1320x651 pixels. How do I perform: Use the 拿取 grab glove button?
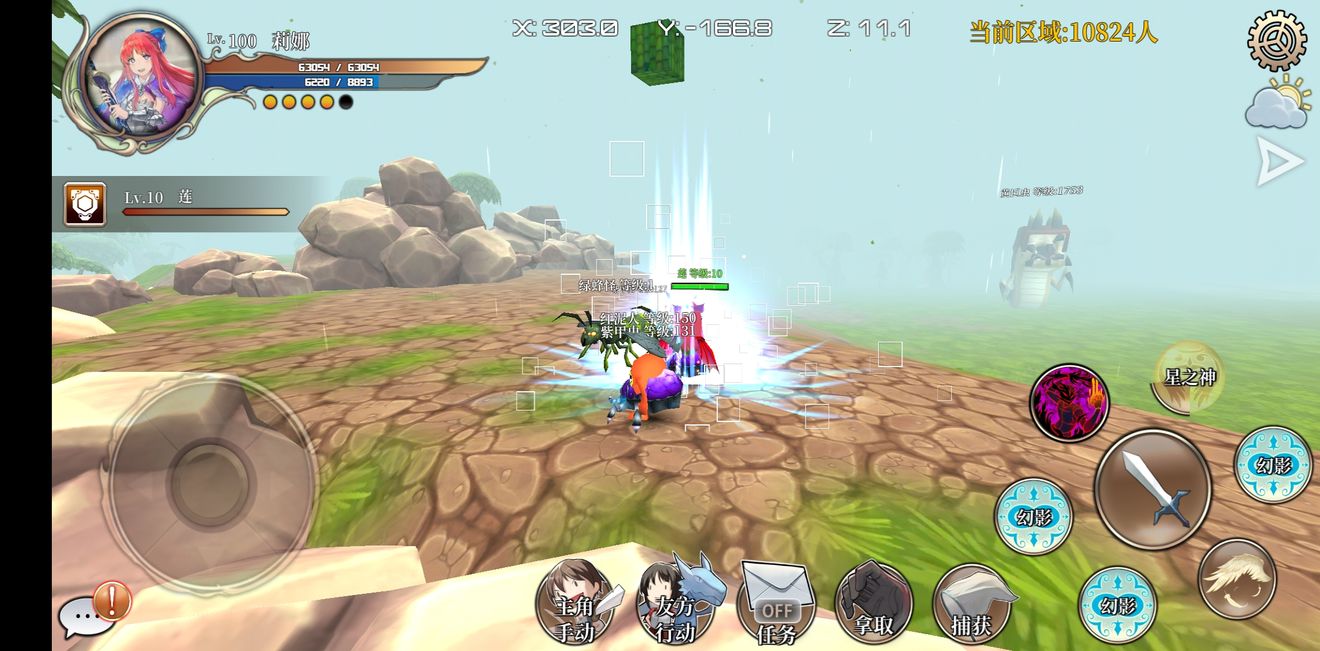pos(873,604)
